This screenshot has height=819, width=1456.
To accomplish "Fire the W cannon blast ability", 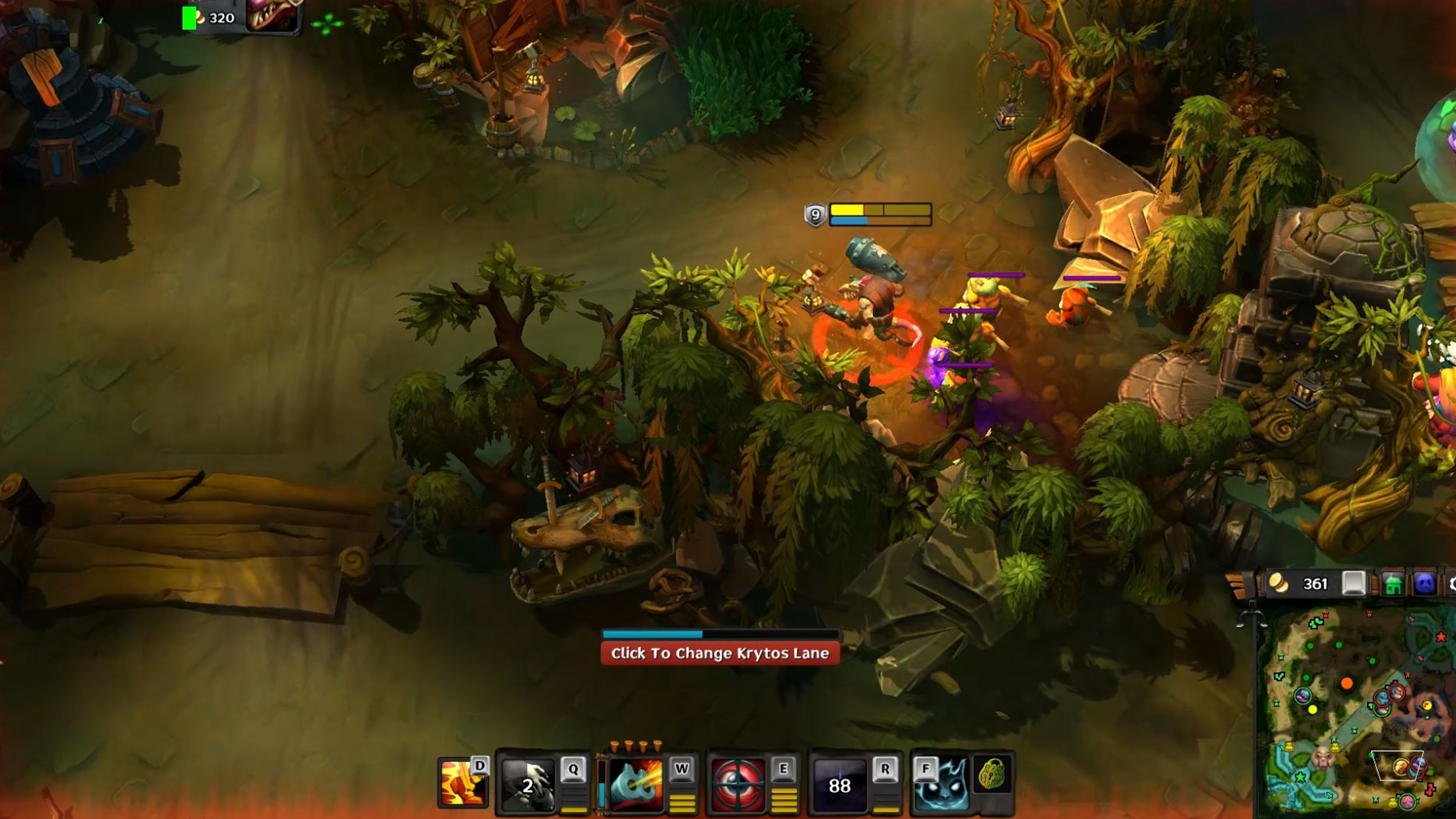I will point(636,784).
